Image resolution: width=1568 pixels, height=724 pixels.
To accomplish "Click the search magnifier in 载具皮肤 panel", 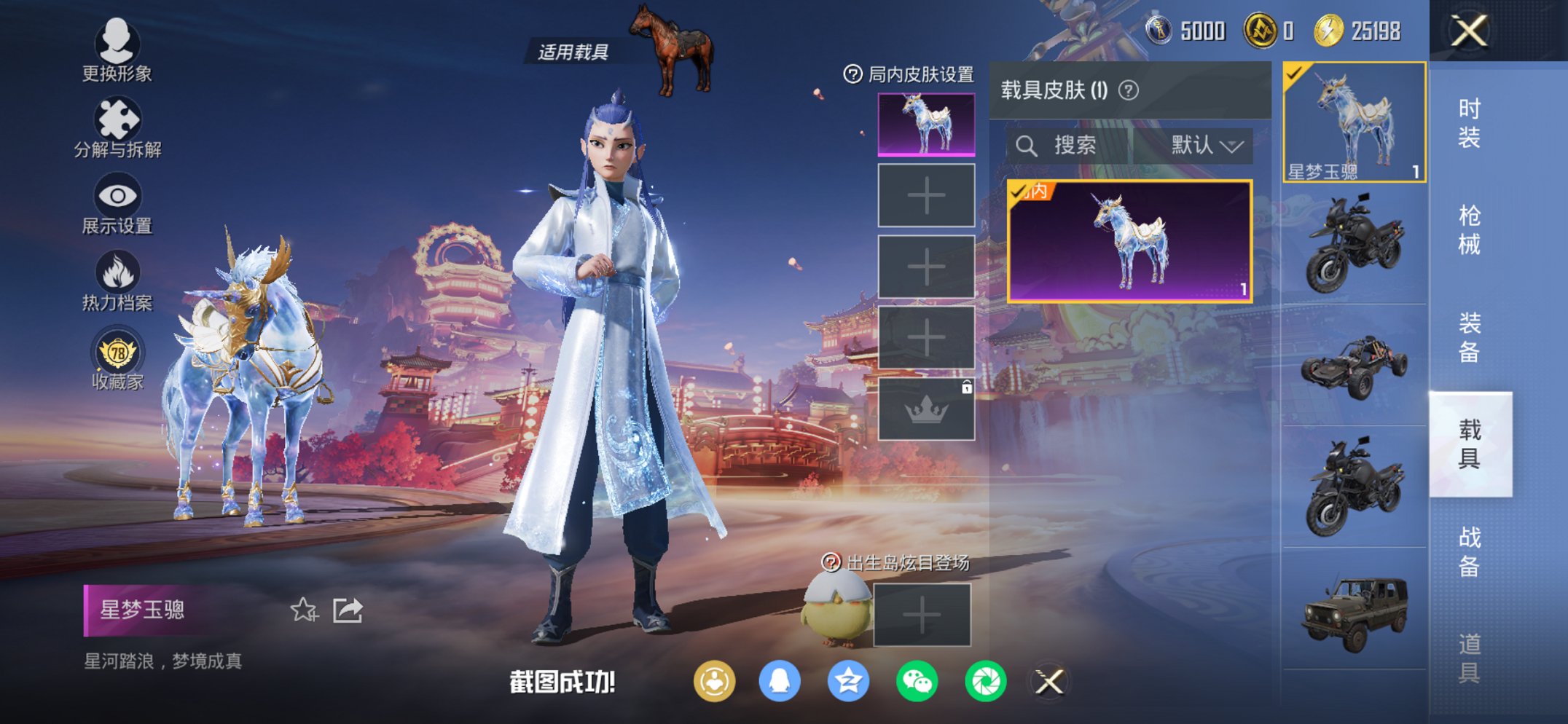I will (1029, 144).
